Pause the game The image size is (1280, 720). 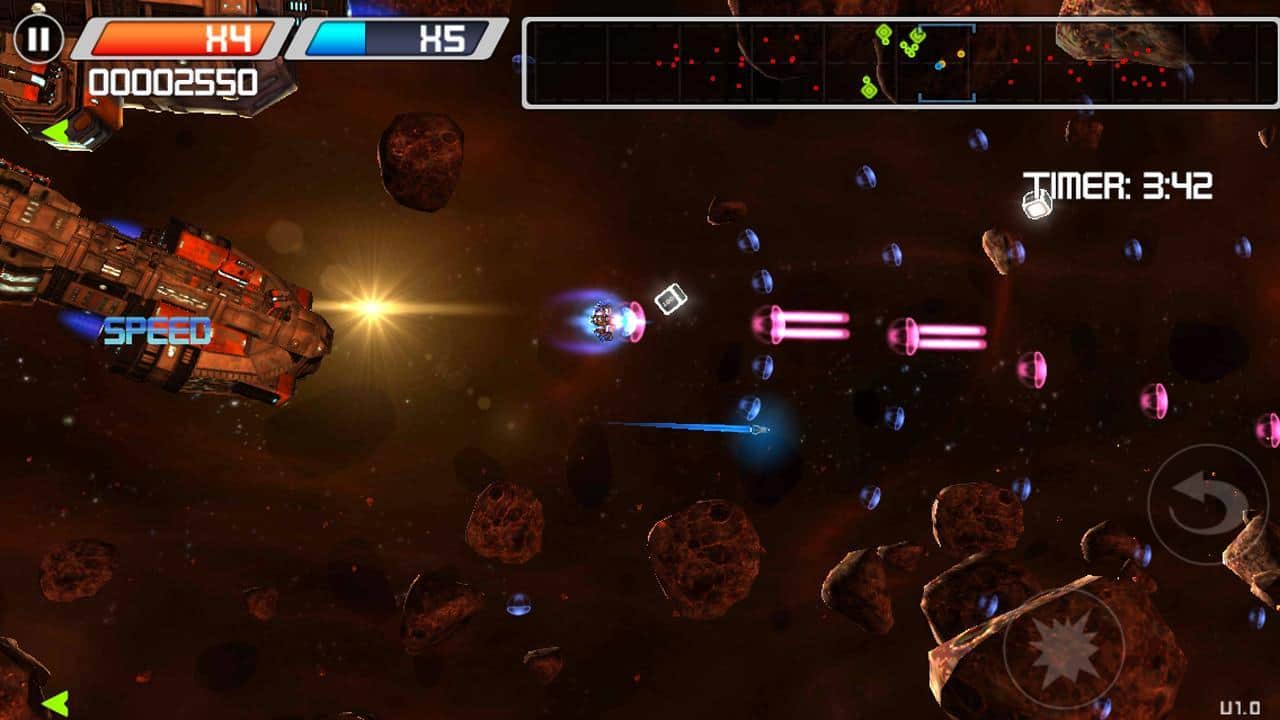[37, 40]
